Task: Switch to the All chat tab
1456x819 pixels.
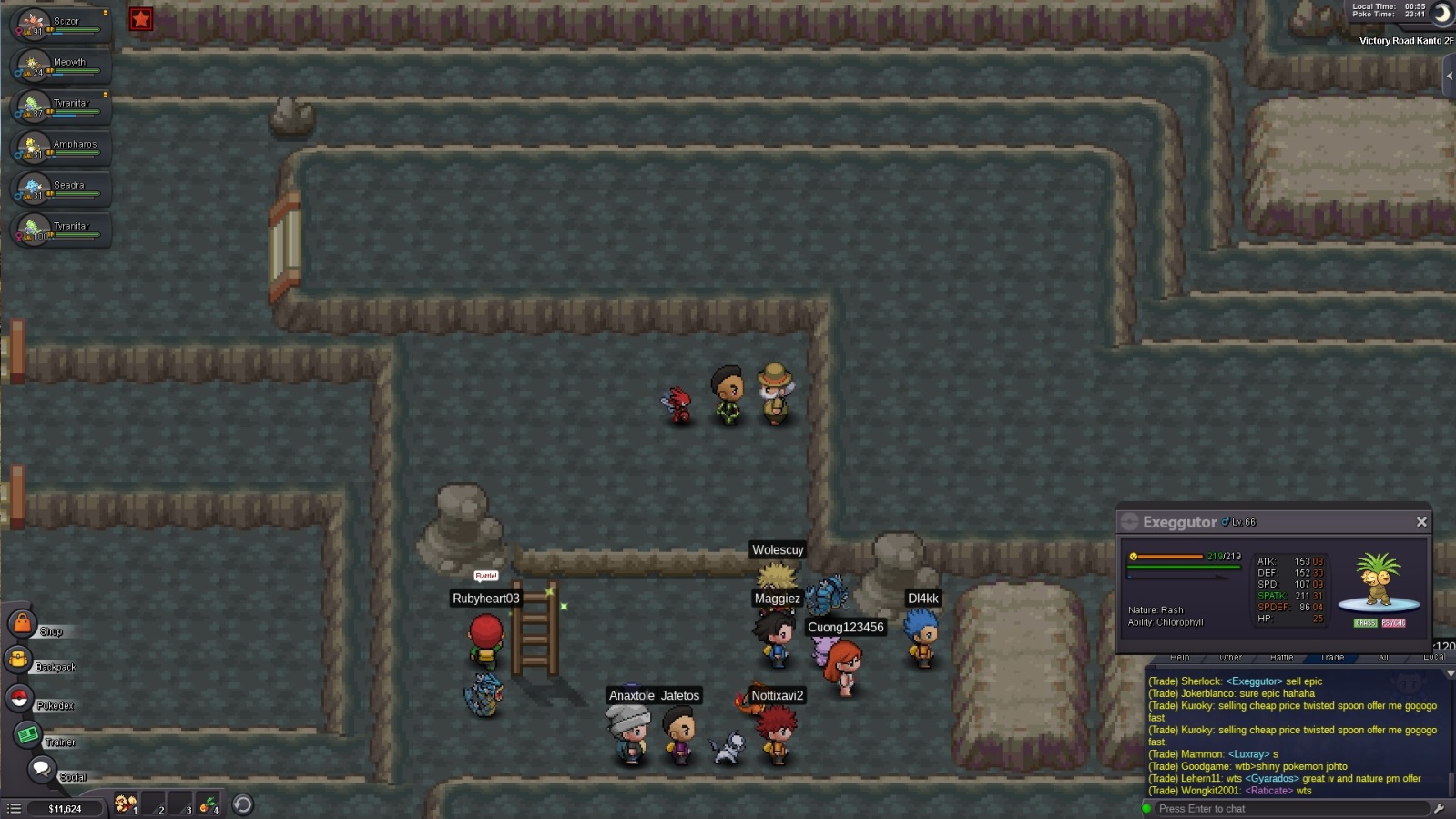Action: pyautogui.click(x=1383, y=657)
